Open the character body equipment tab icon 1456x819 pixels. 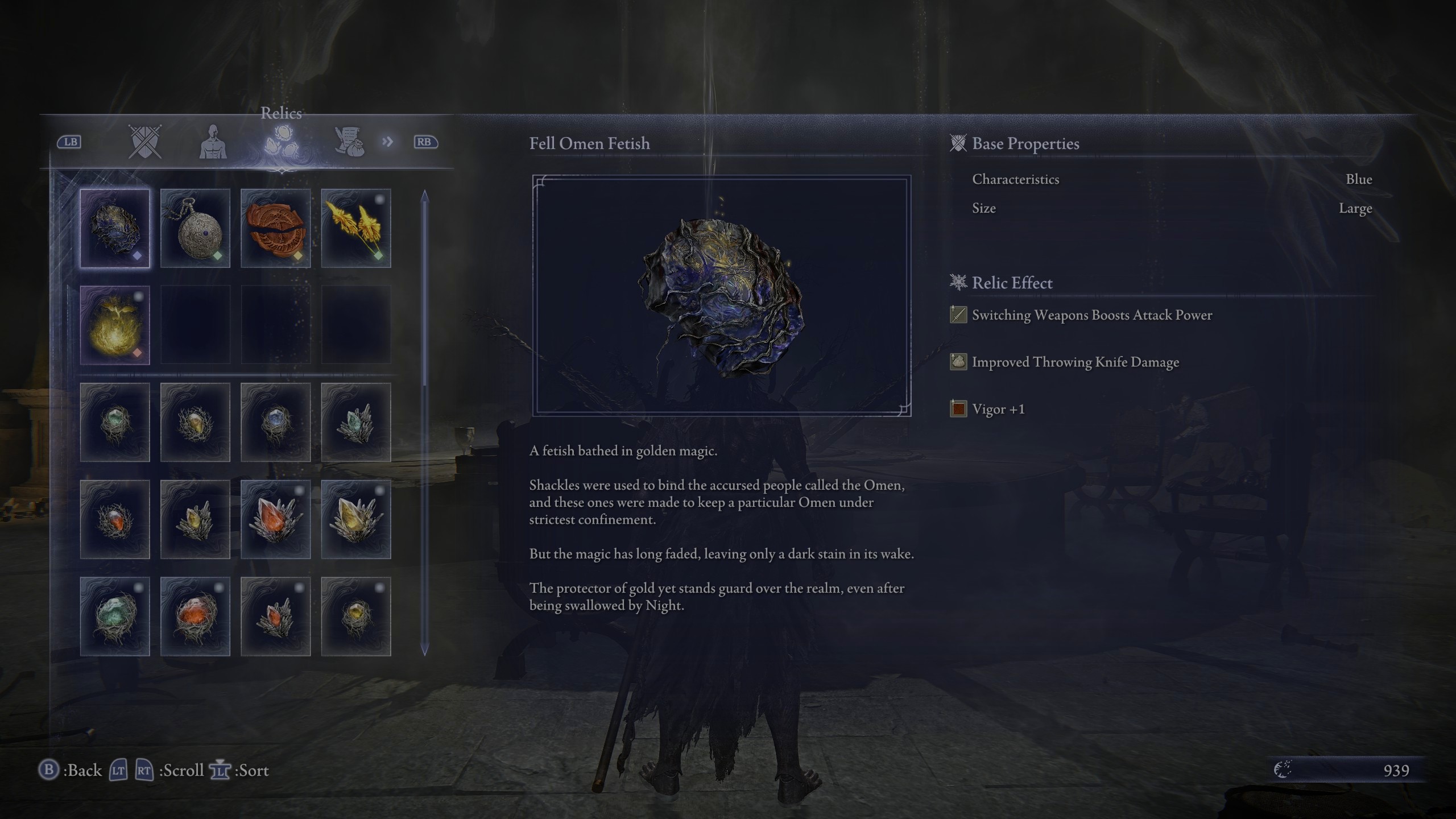pos(213,143)
